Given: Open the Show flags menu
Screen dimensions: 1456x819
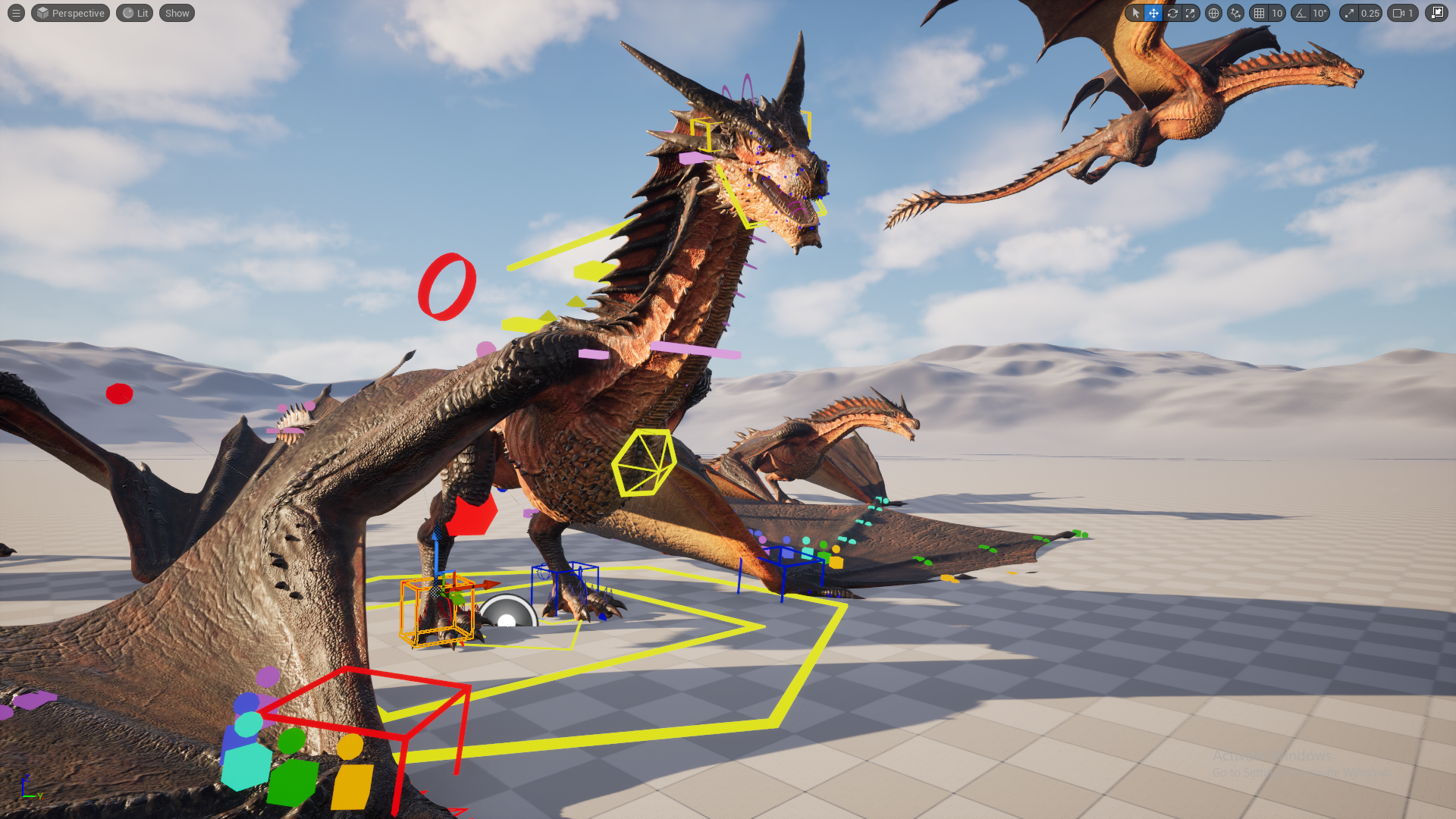Looking at the screenshot, I should coord(177,13).
